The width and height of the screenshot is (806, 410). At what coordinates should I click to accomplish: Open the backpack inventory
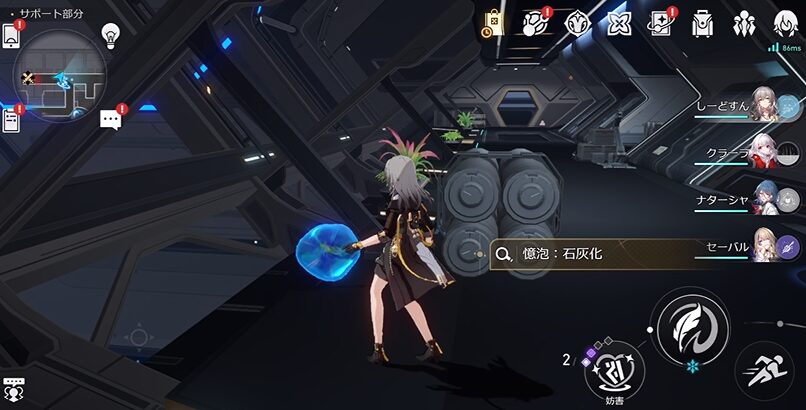coord(703,24)
